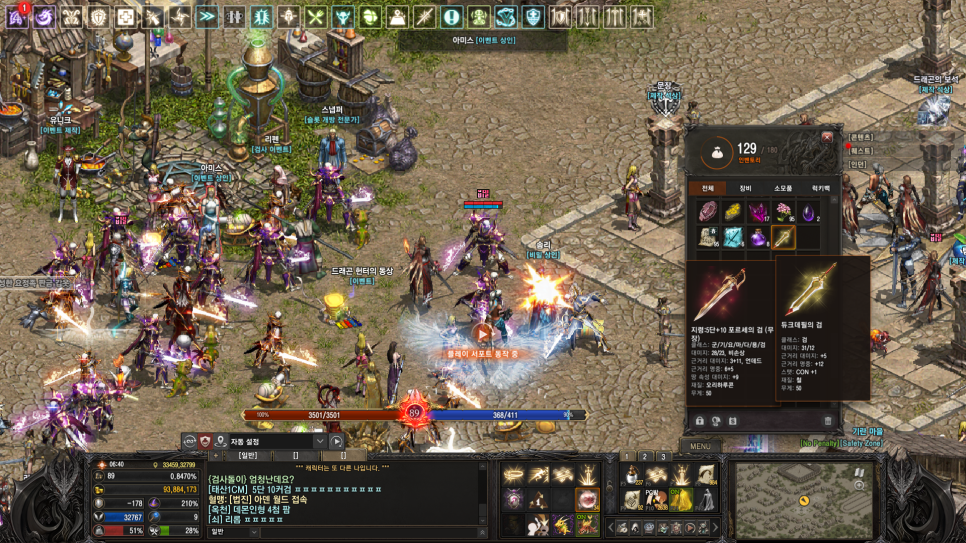This screenshot has height=543, width=966.
Task: Select the 전체 inventory tab
Action: [707, 187]
